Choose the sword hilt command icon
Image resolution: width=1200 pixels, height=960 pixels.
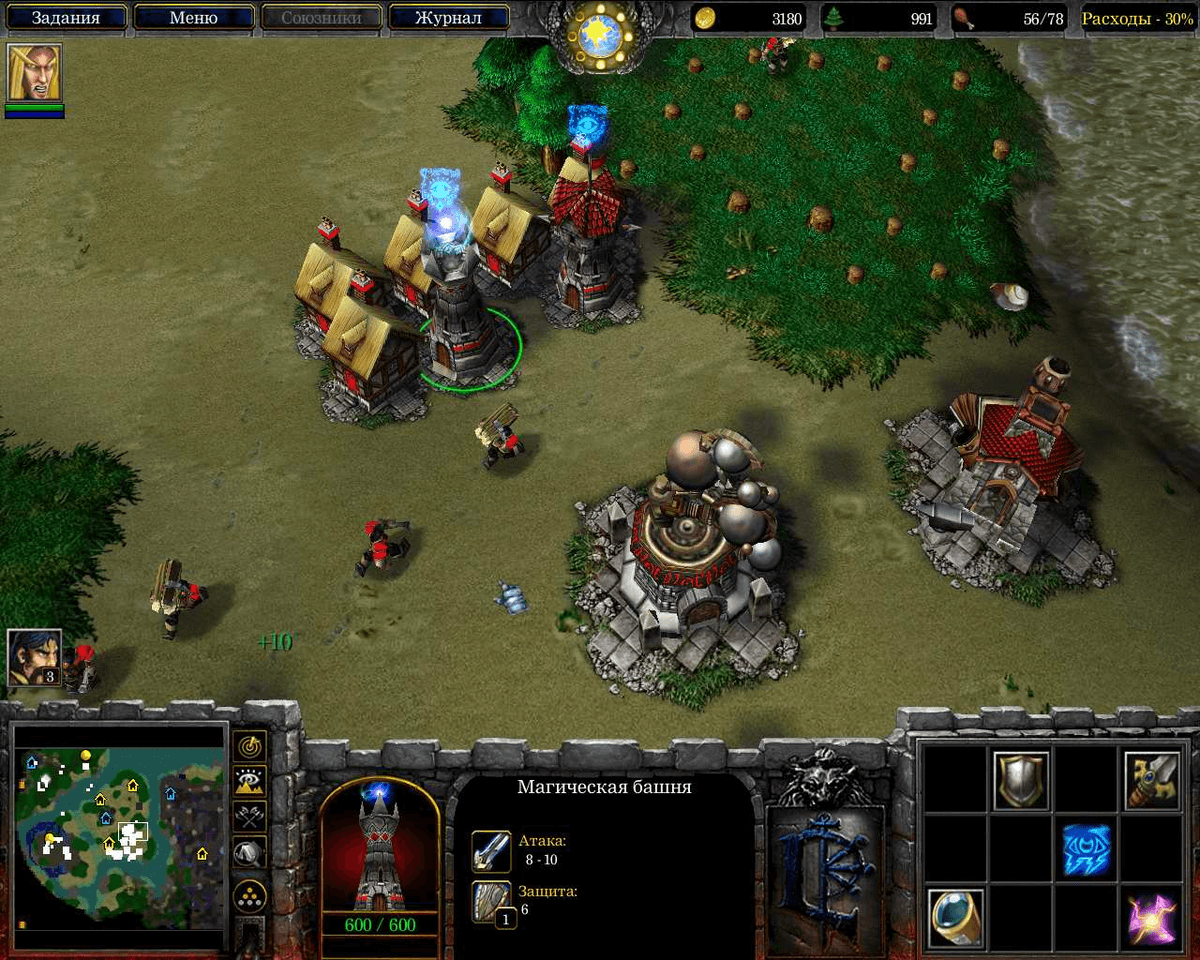click(1152, 781)
